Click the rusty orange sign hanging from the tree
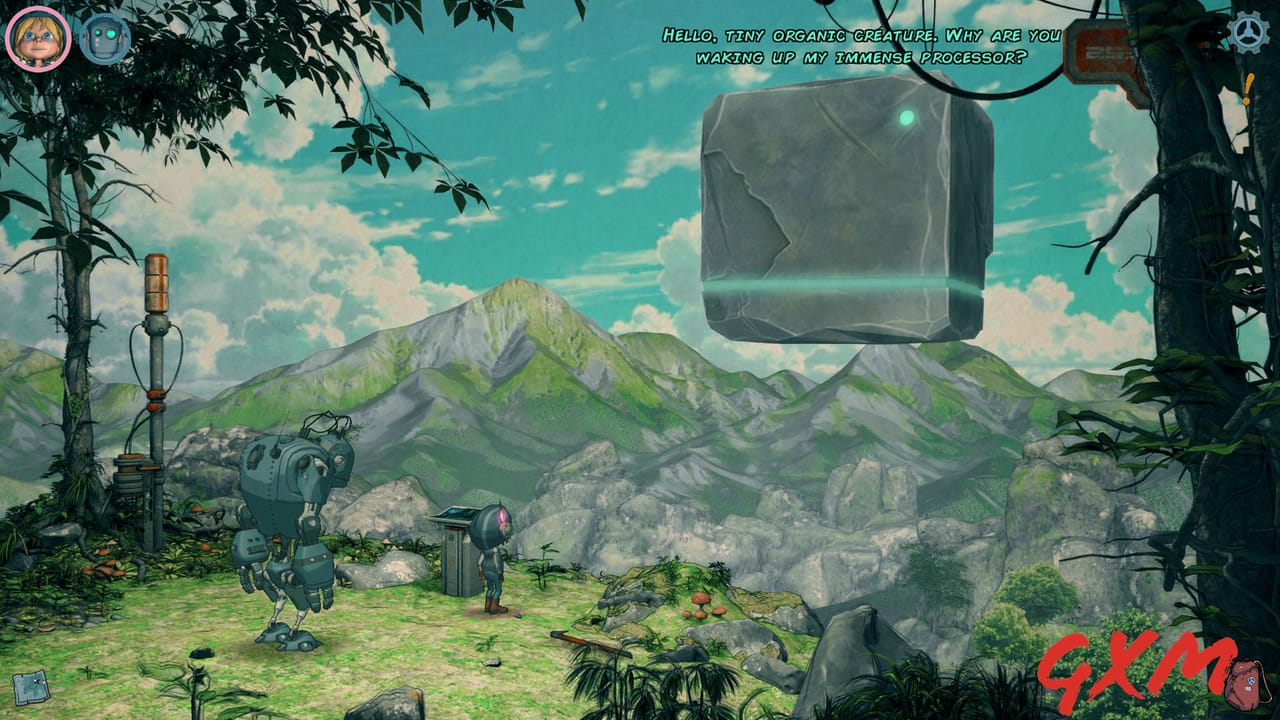 tap(1100, 50)
